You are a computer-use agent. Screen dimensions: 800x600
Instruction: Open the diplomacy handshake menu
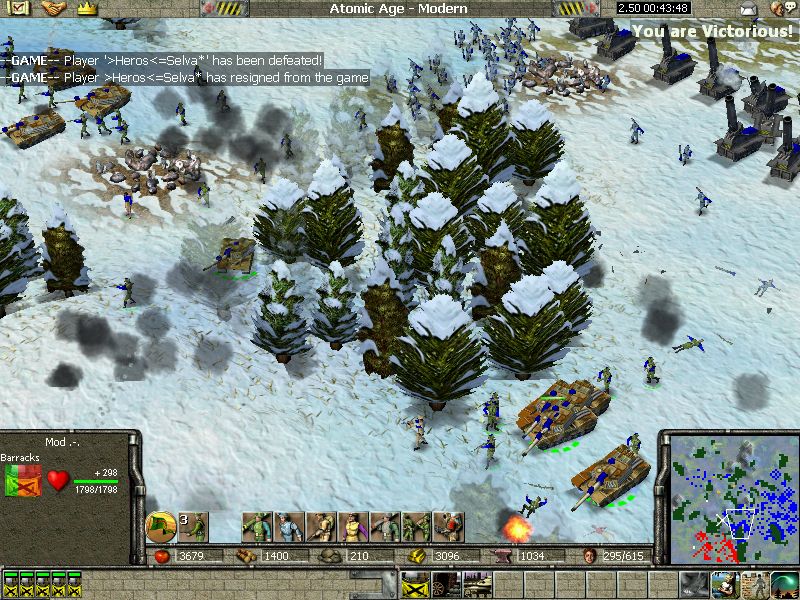53,9
